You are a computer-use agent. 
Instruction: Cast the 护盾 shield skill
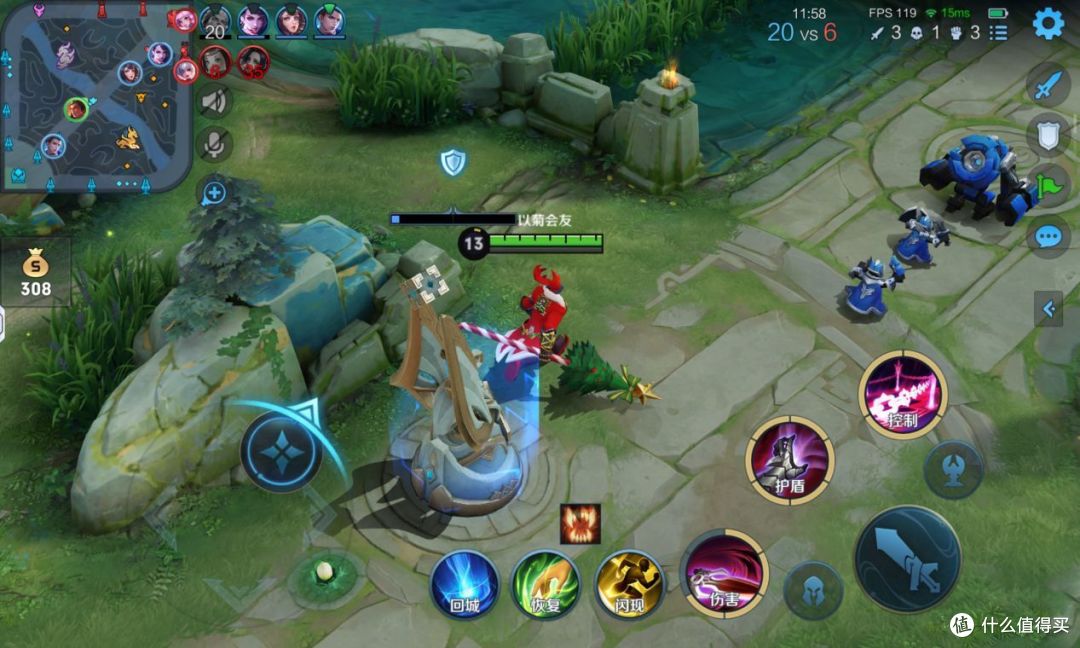coord(790,460)
